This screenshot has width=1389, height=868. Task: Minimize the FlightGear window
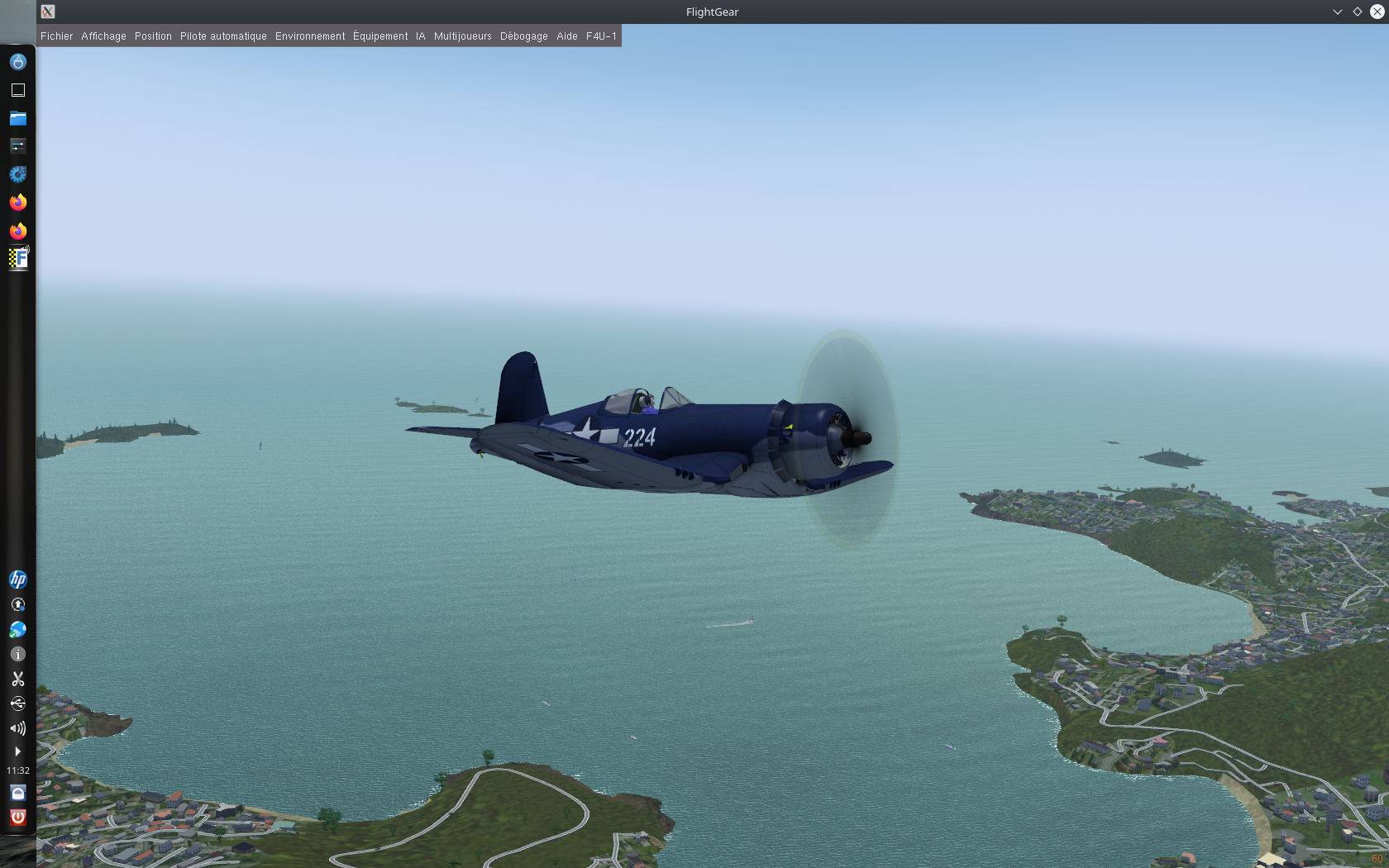pyautogui.click(x=1337, y=12)
